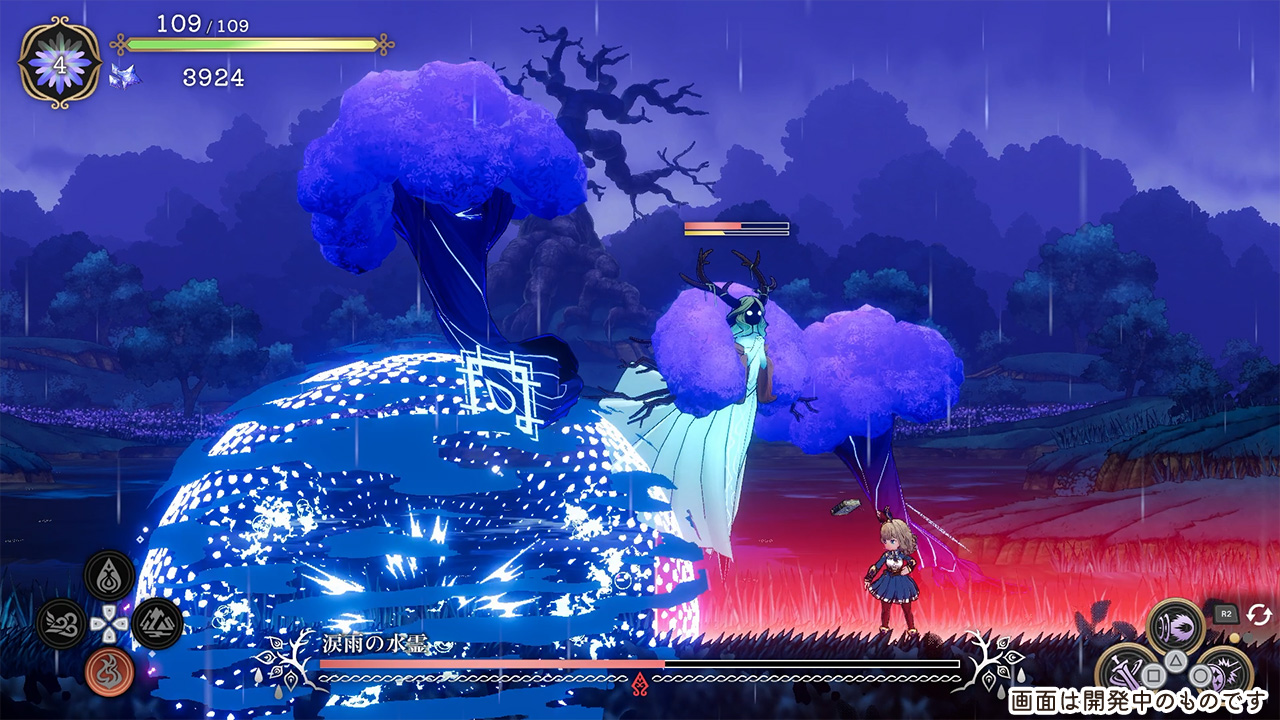Switch to the mountain earth element icon

pyautogui.click(x=157, y=623)
